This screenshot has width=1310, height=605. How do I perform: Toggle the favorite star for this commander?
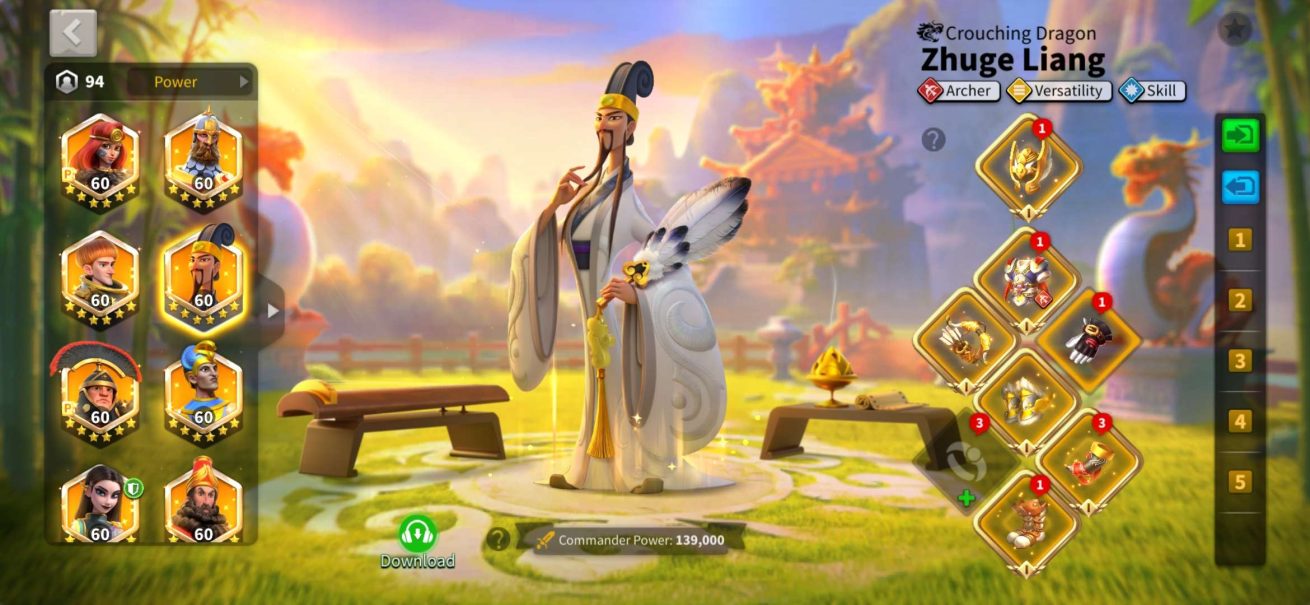click(1235, 29)
